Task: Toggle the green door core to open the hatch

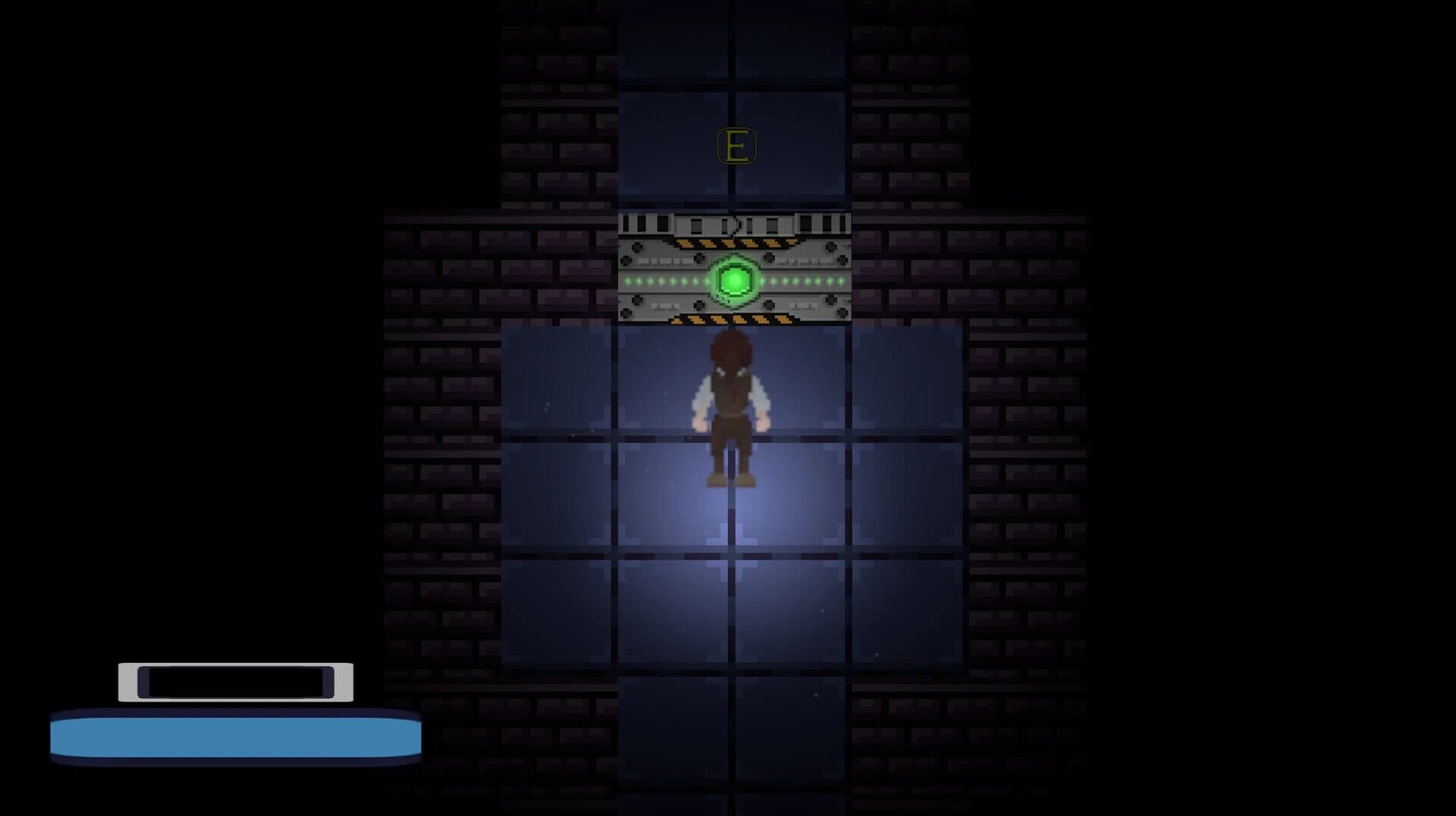Action: tap(735, 281)
